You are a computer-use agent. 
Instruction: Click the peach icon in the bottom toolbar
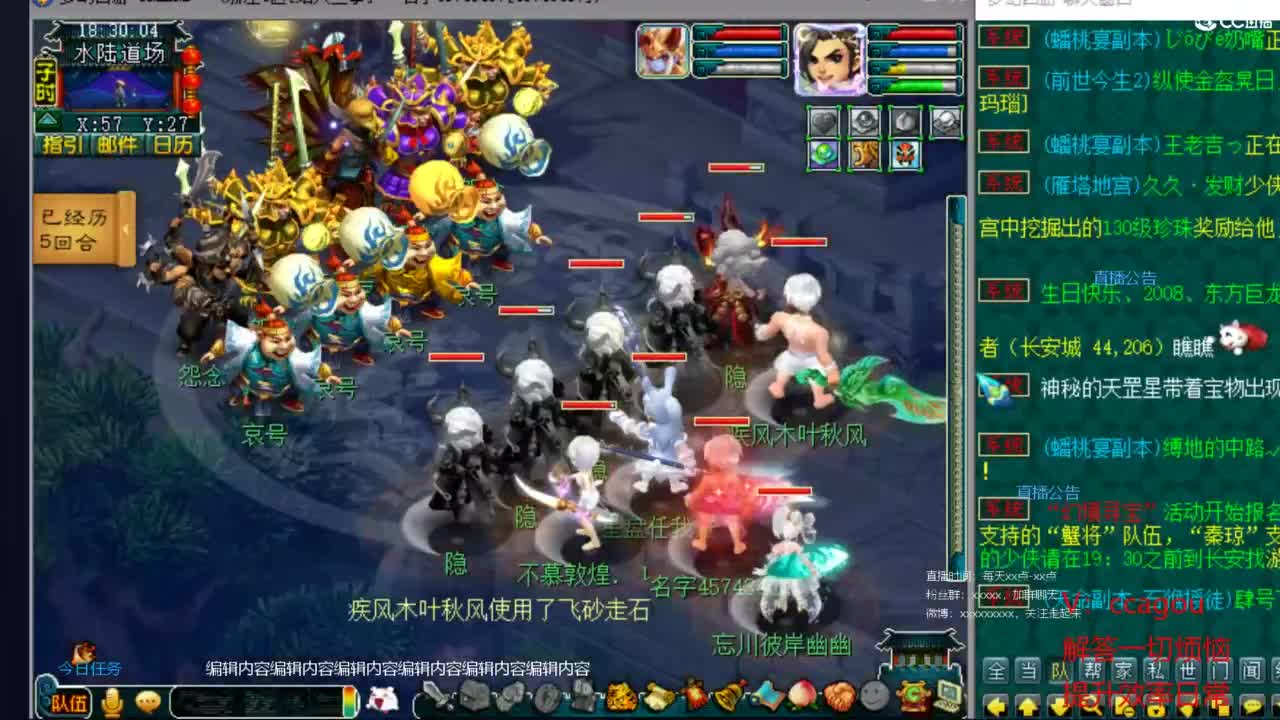point(800,695)
